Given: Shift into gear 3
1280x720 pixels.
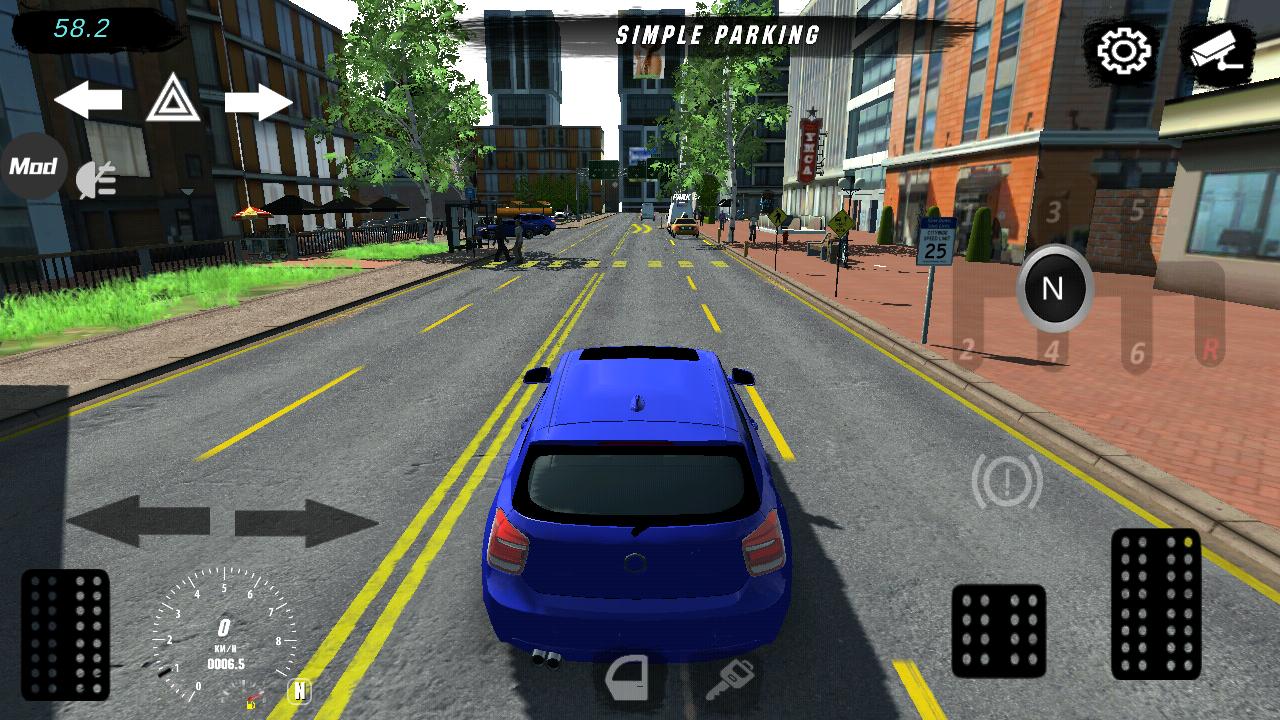Looking at the screenshot, I should pyautogui.click(x=1053, y=212).
